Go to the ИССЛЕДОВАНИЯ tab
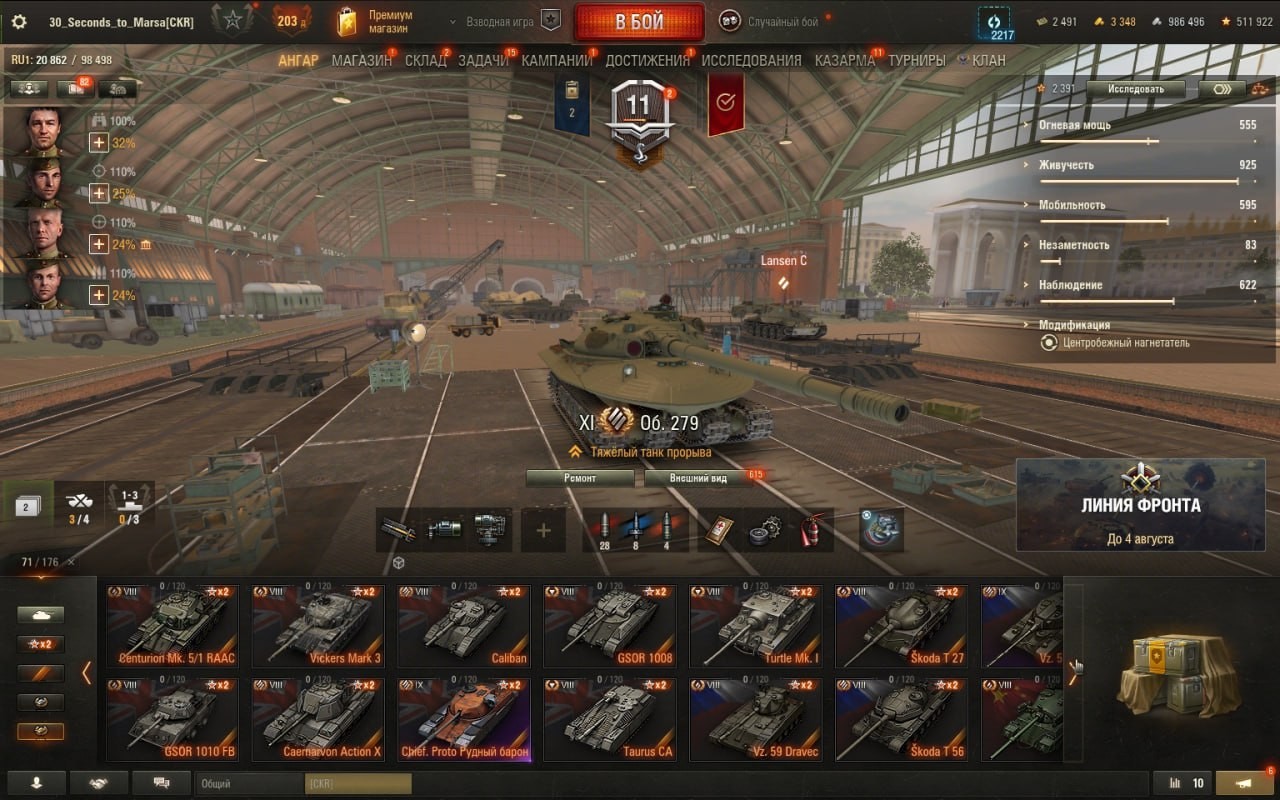Viewport: 1280px width, 800px height. (751, 60)
